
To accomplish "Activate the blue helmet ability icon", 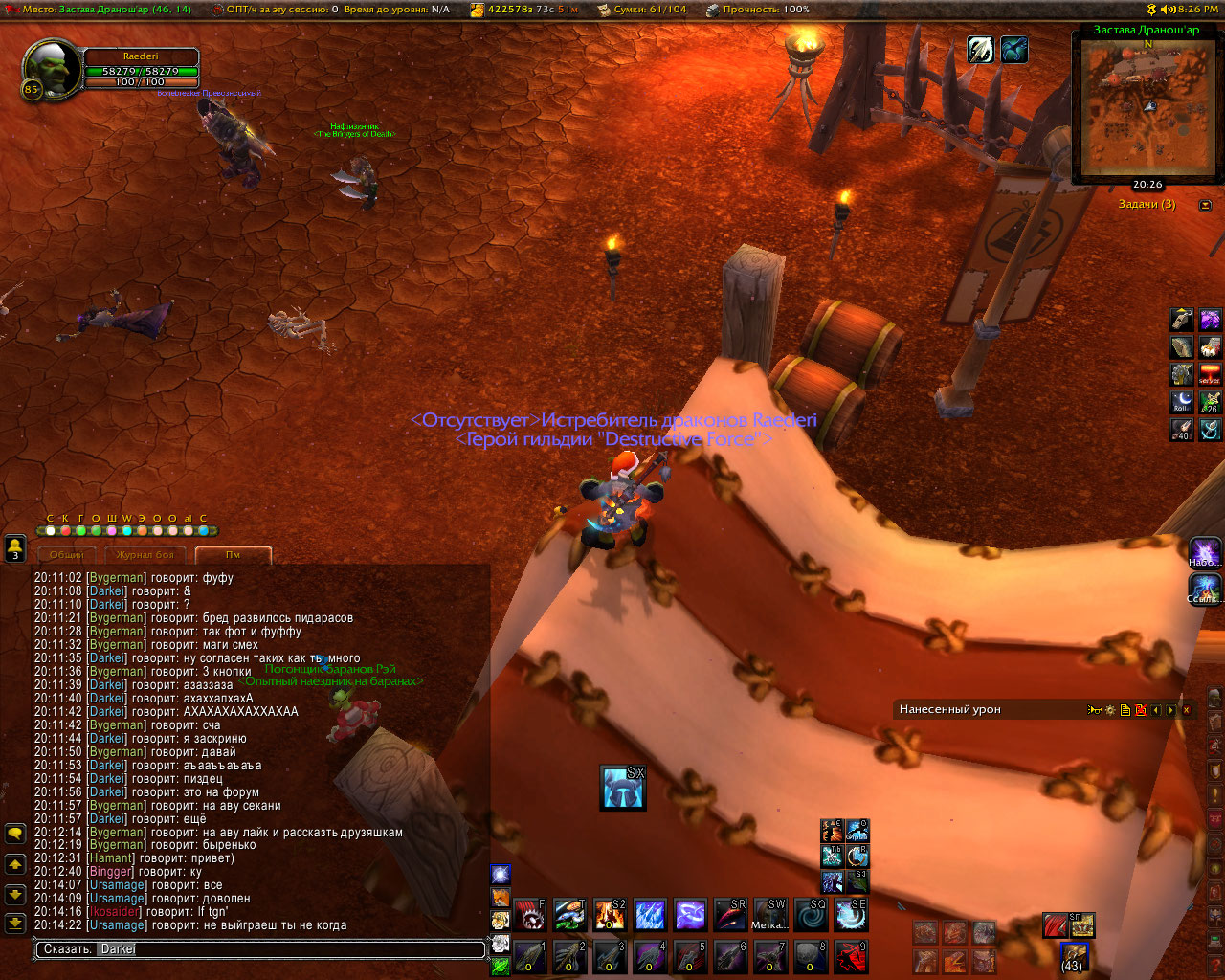I will (622, 788).
